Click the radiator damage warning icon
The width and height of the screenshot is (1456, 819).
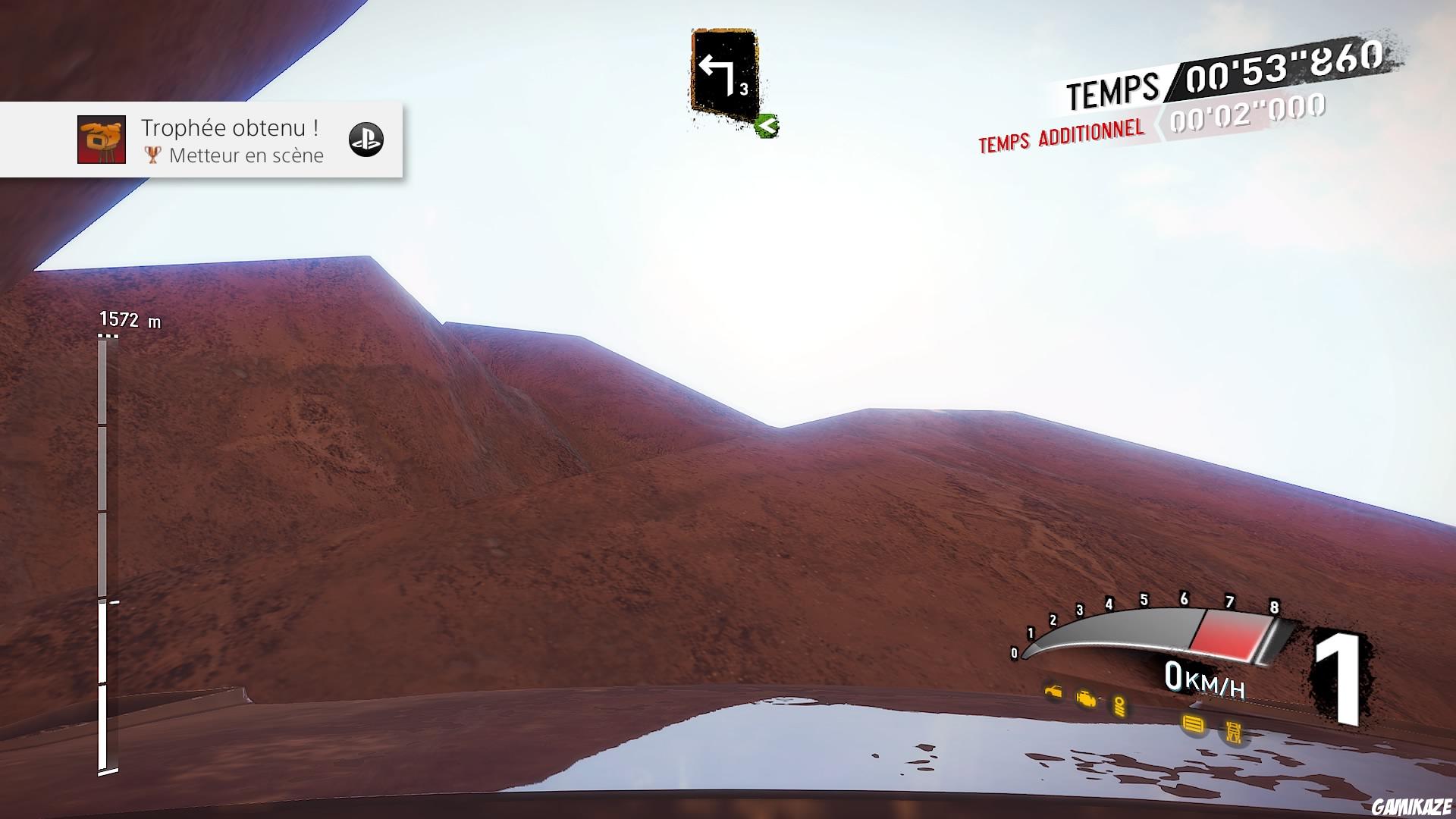coord(1194,724)
